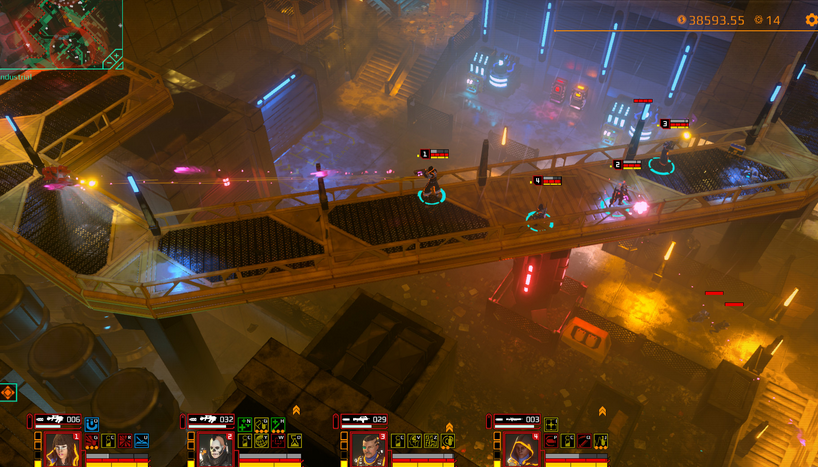
Task: Select agent 1 portrait with headphones
Action: coord(62,449)
